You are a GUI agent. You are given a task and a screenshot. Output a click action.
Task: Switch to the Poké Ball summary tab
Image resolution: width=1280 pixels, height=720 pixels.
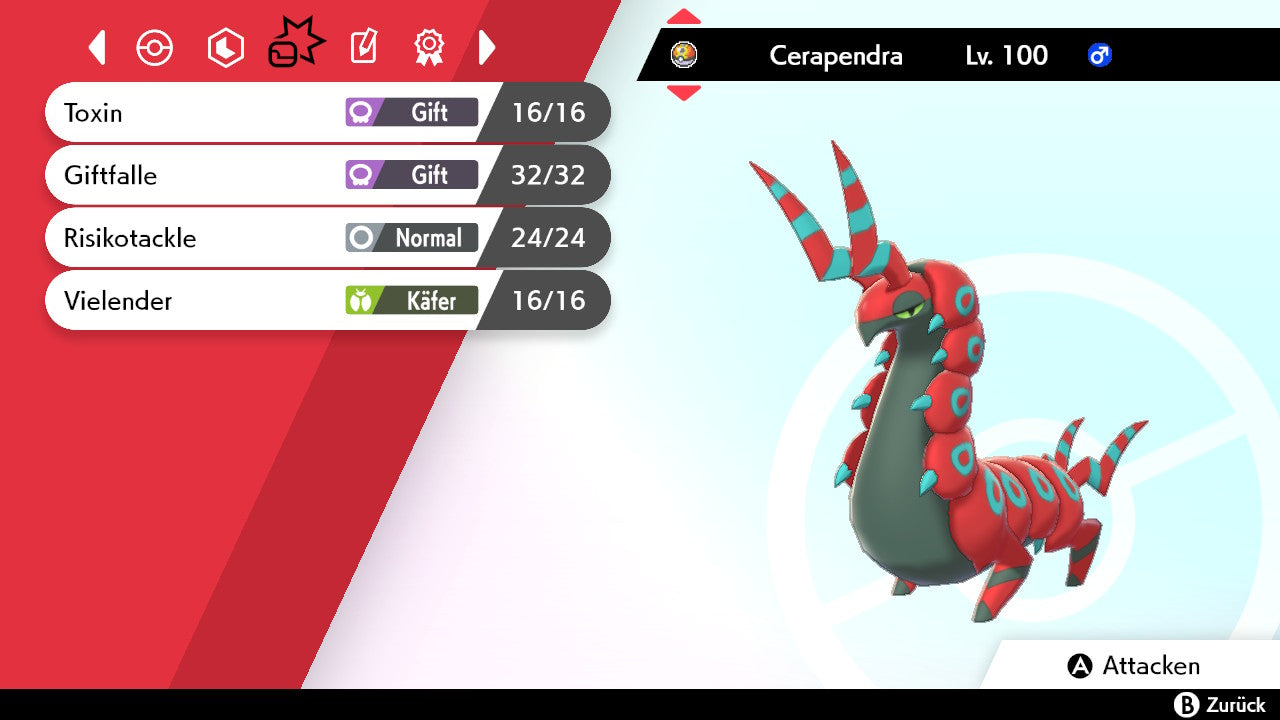155,48
